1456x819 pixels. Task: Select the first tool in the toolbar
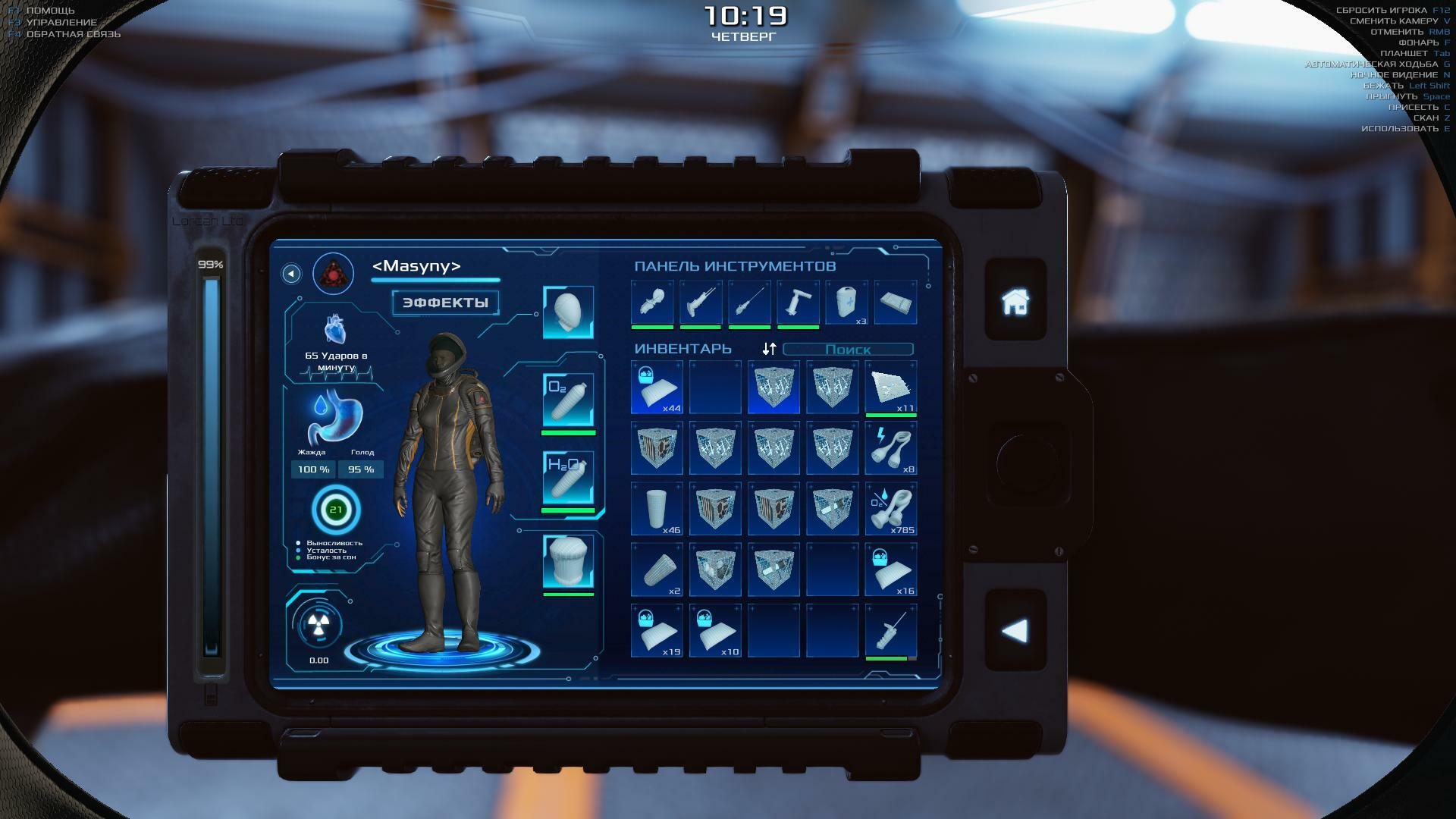(652, 303)
